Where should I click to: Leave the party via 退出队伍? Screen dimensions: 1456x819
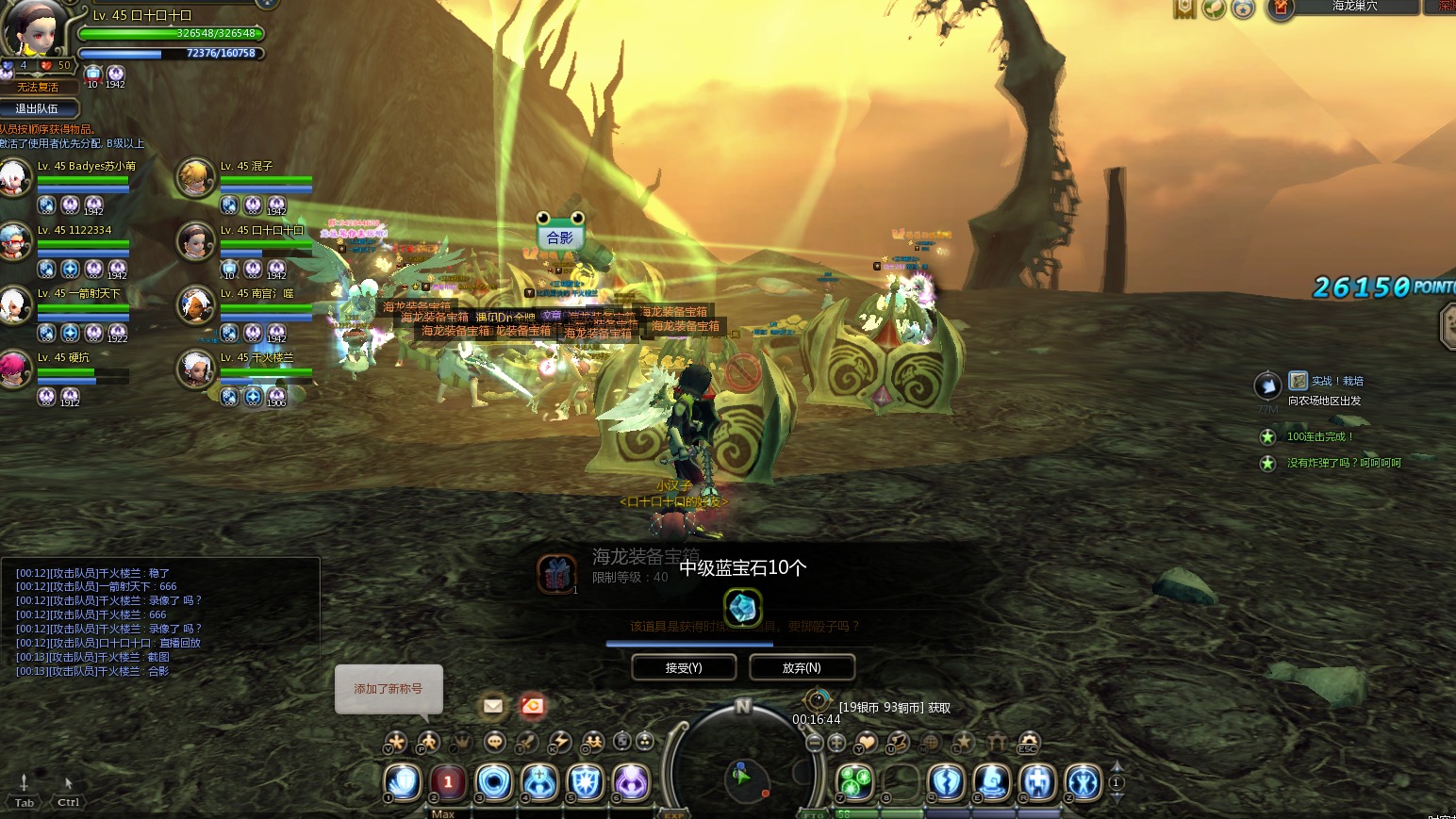38,108
